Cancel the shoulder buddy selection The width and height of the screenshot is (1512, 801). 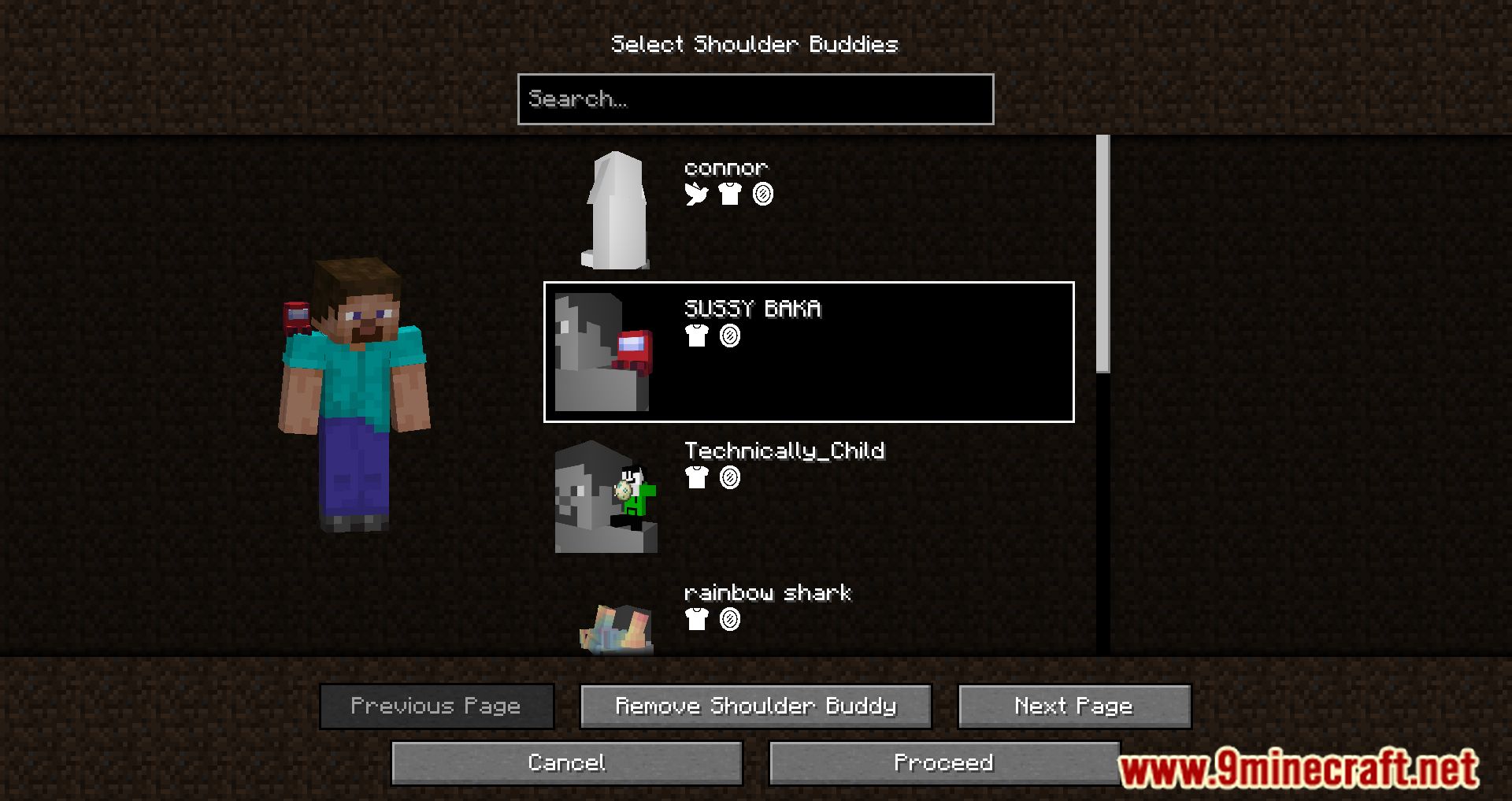(566, 762)
